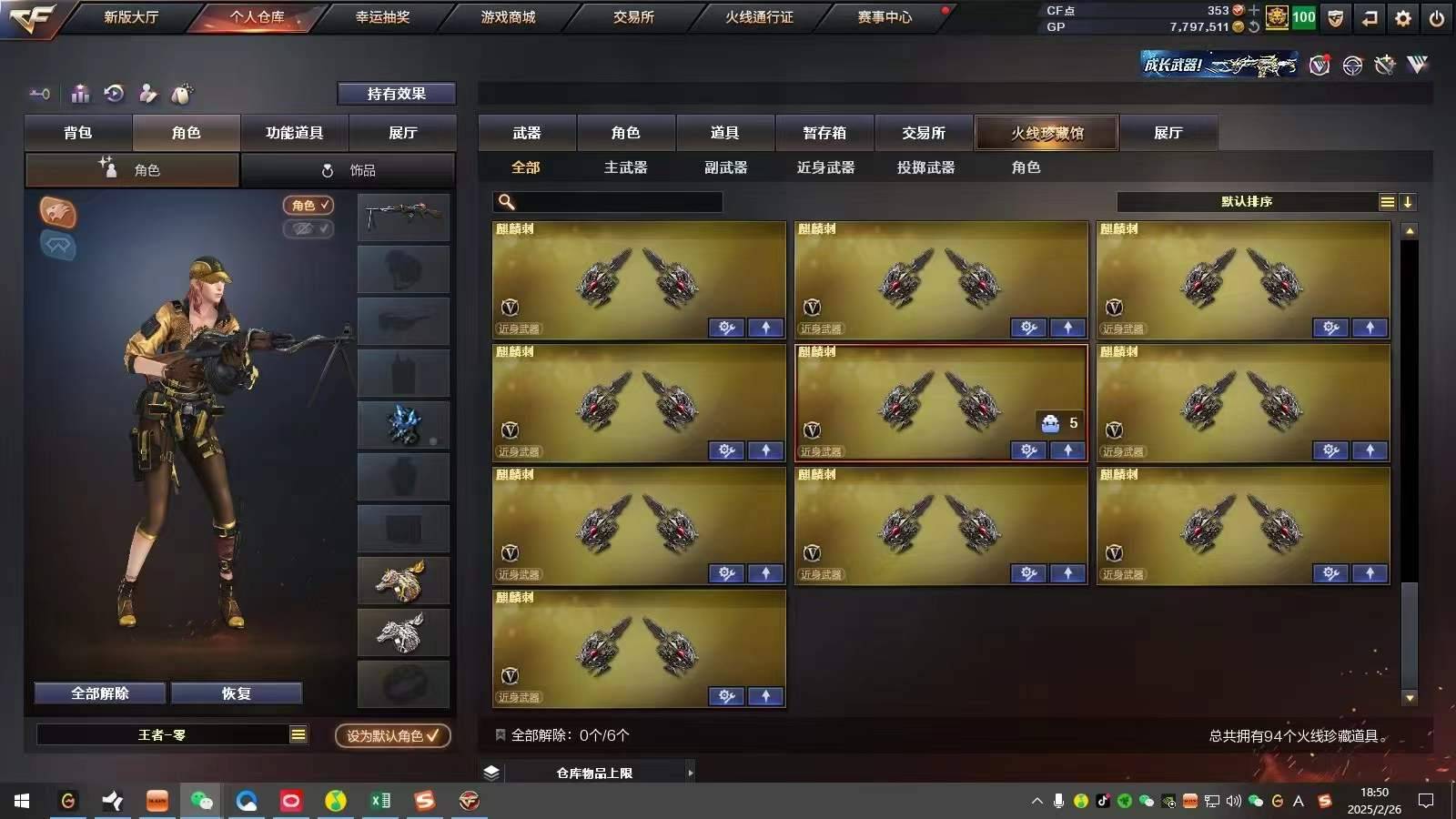Toggle the 角色 checkmark on the character preview
1456x819 pixels.
(x=308, y=206)
